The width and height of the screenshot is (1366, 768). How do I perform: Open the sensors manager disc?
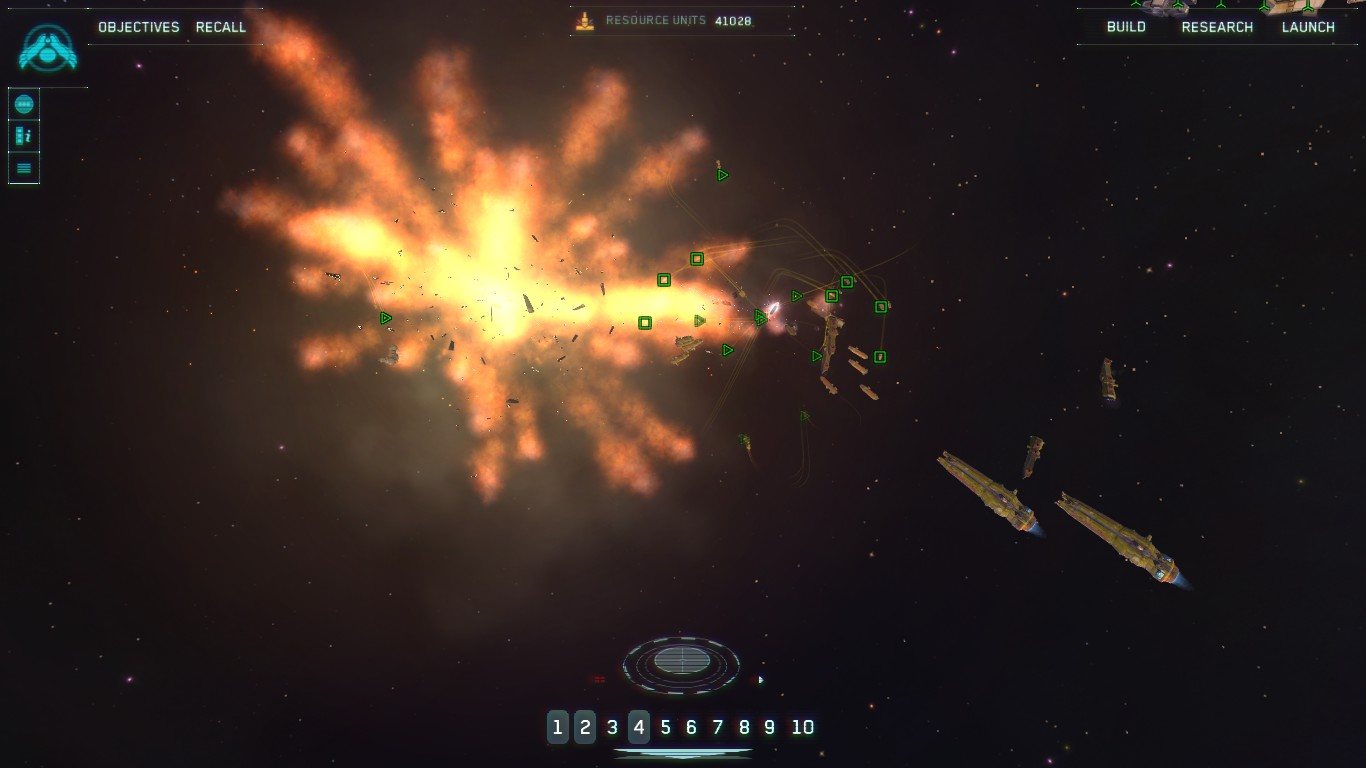point(681,663)
